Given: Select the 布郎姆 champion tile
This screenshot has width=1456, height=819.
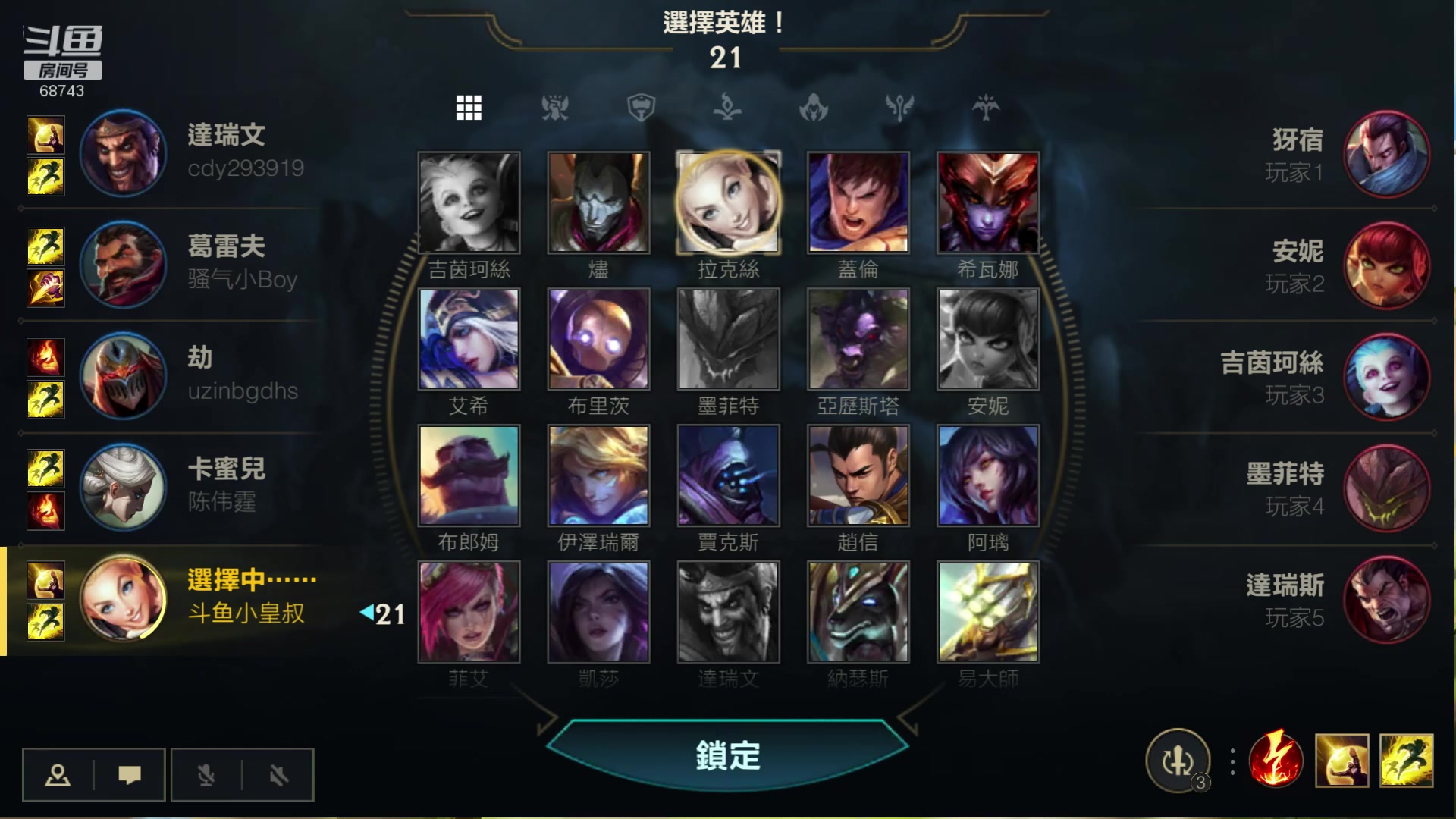Looking at the screenshot, I should click(x=469, y=475).
